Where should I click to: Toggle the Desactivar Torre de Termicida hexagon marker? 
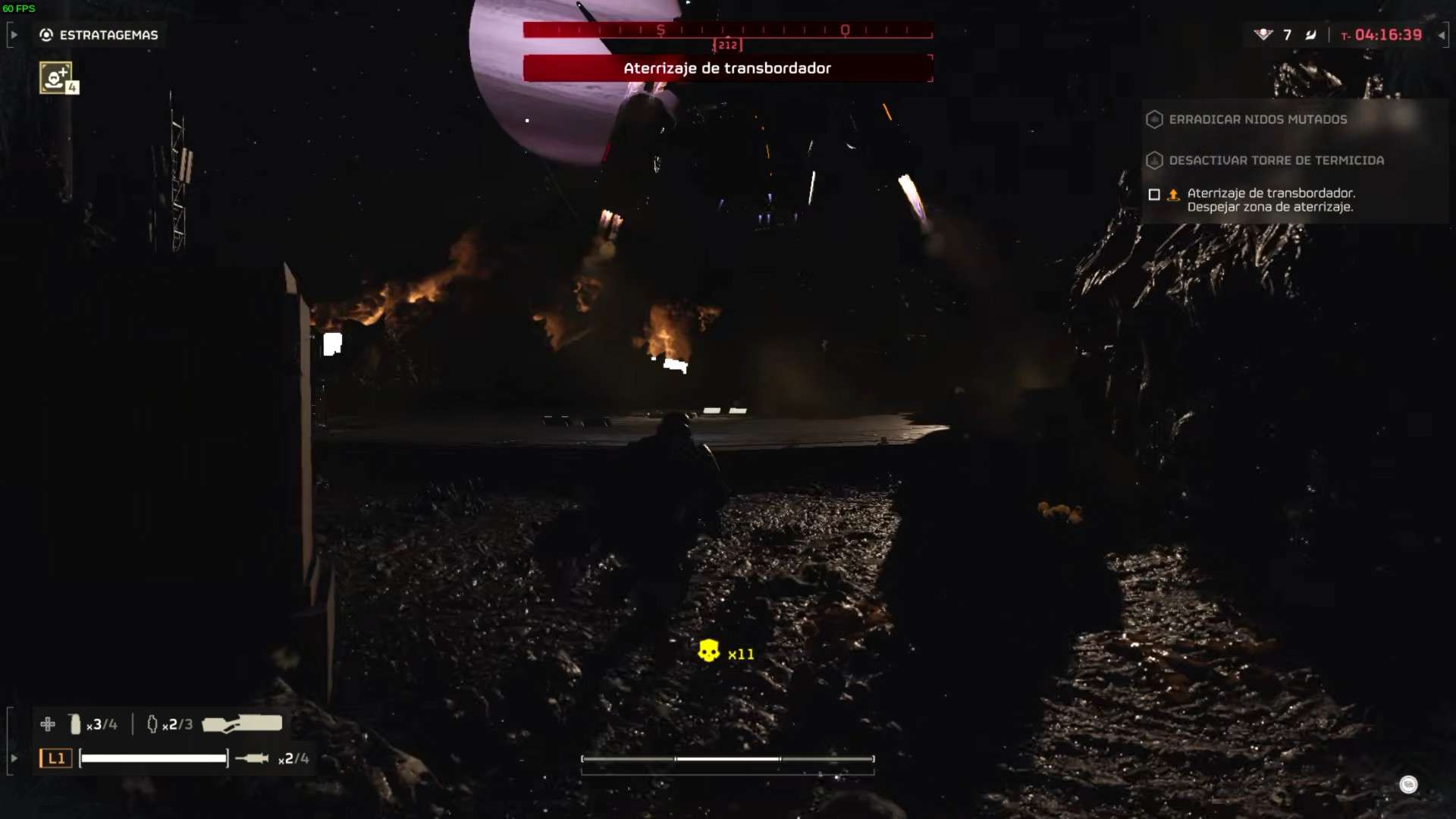[x=1154, y=160]
